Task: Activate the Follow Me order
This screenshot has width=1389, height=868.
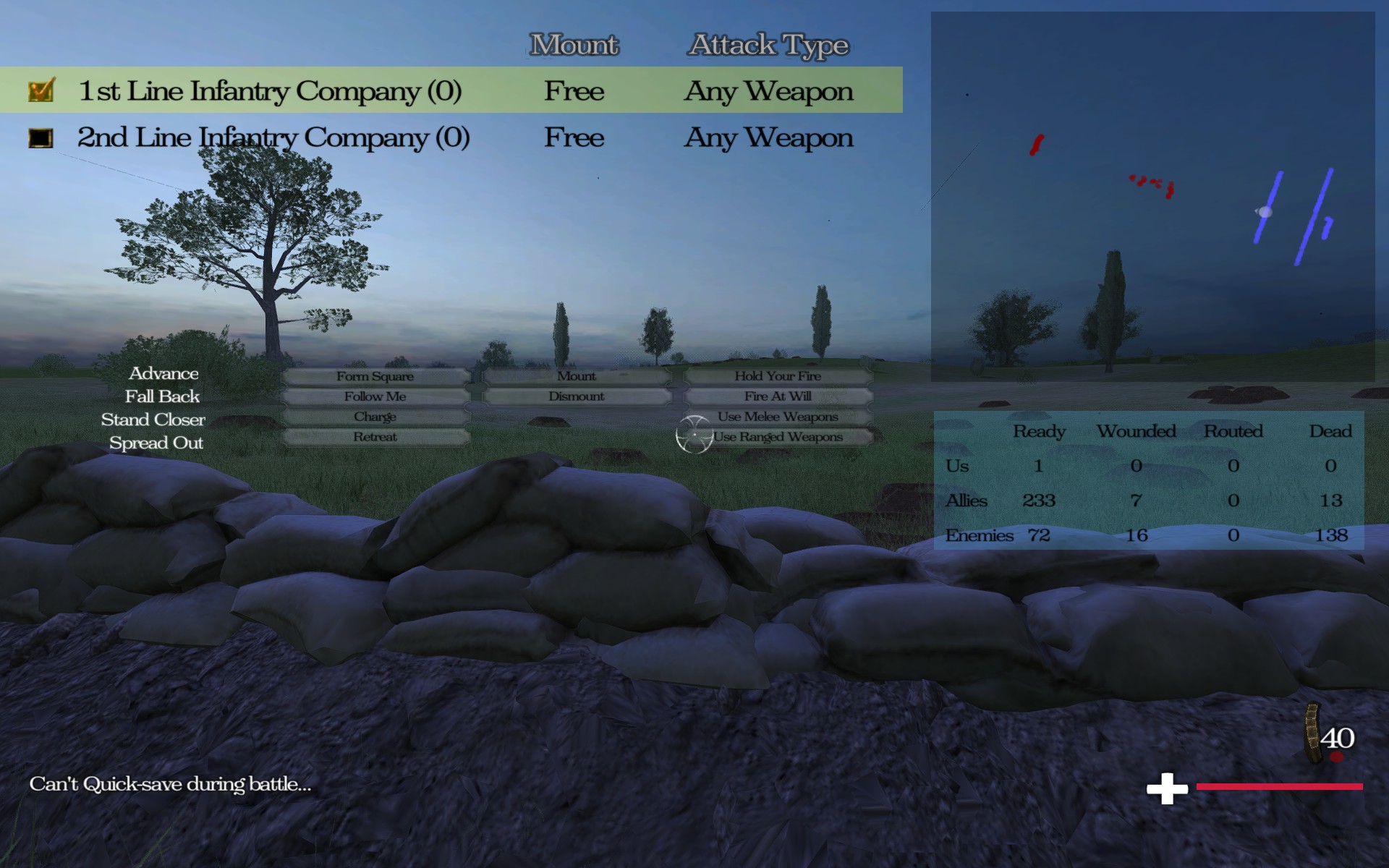Action: coord(375,396)
